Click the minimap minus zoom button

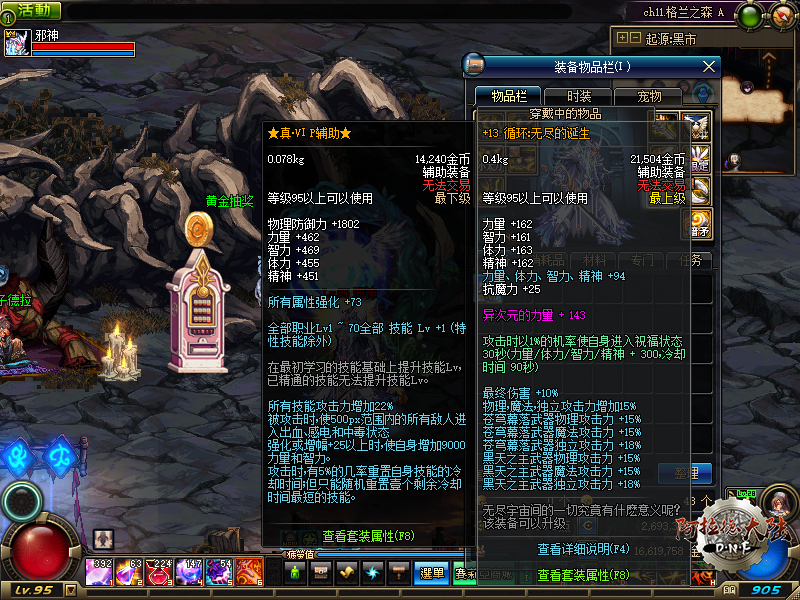635,38
